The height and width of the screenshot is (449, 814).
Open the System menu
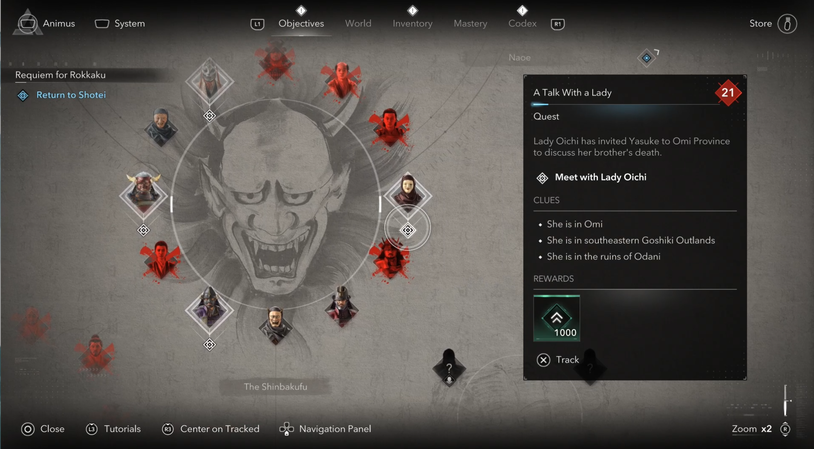point(120,23)
